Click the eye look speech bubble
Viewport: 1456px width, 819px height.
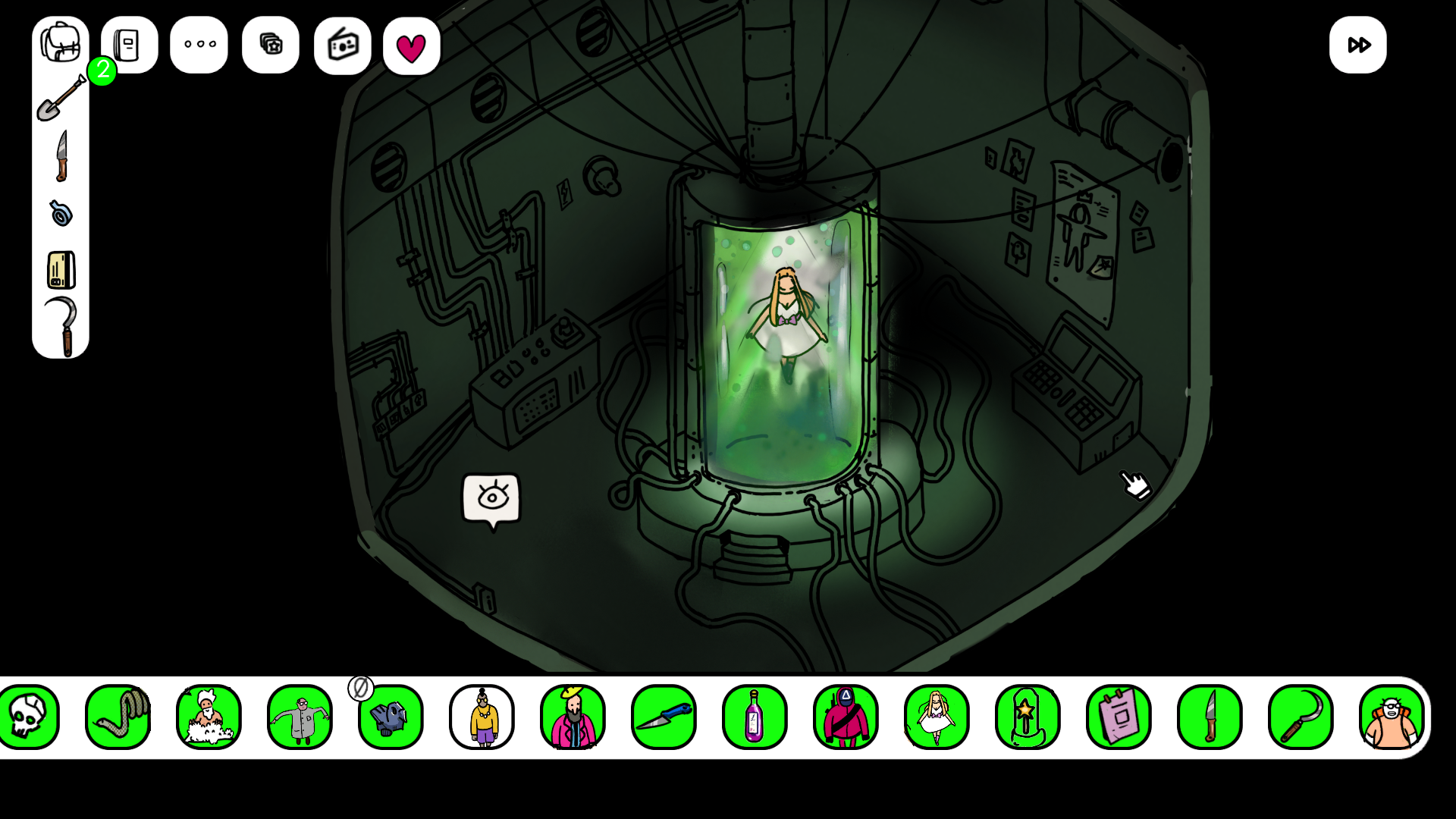(x=492, y=499)
